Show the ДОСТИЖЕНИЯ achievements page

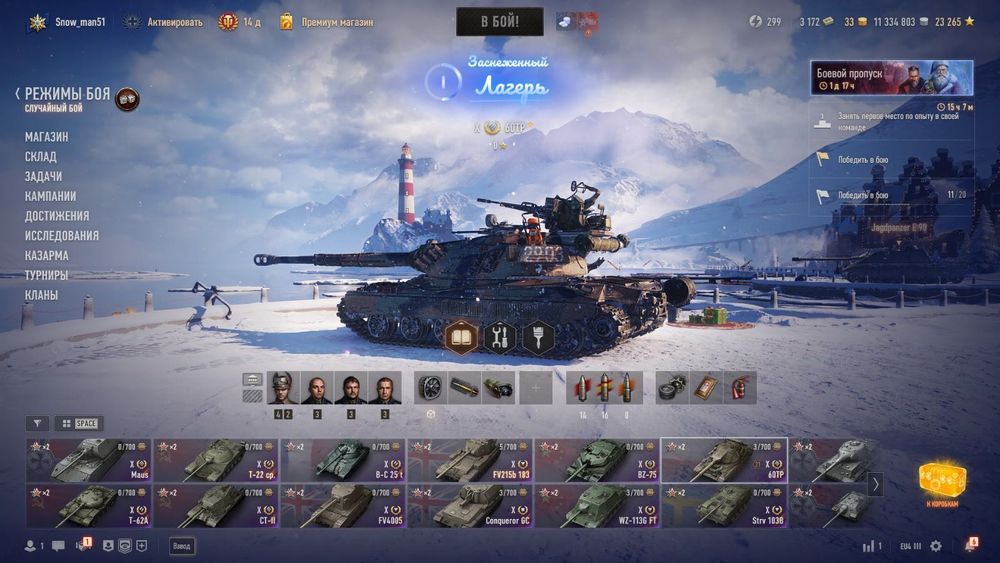pos(57,216)
